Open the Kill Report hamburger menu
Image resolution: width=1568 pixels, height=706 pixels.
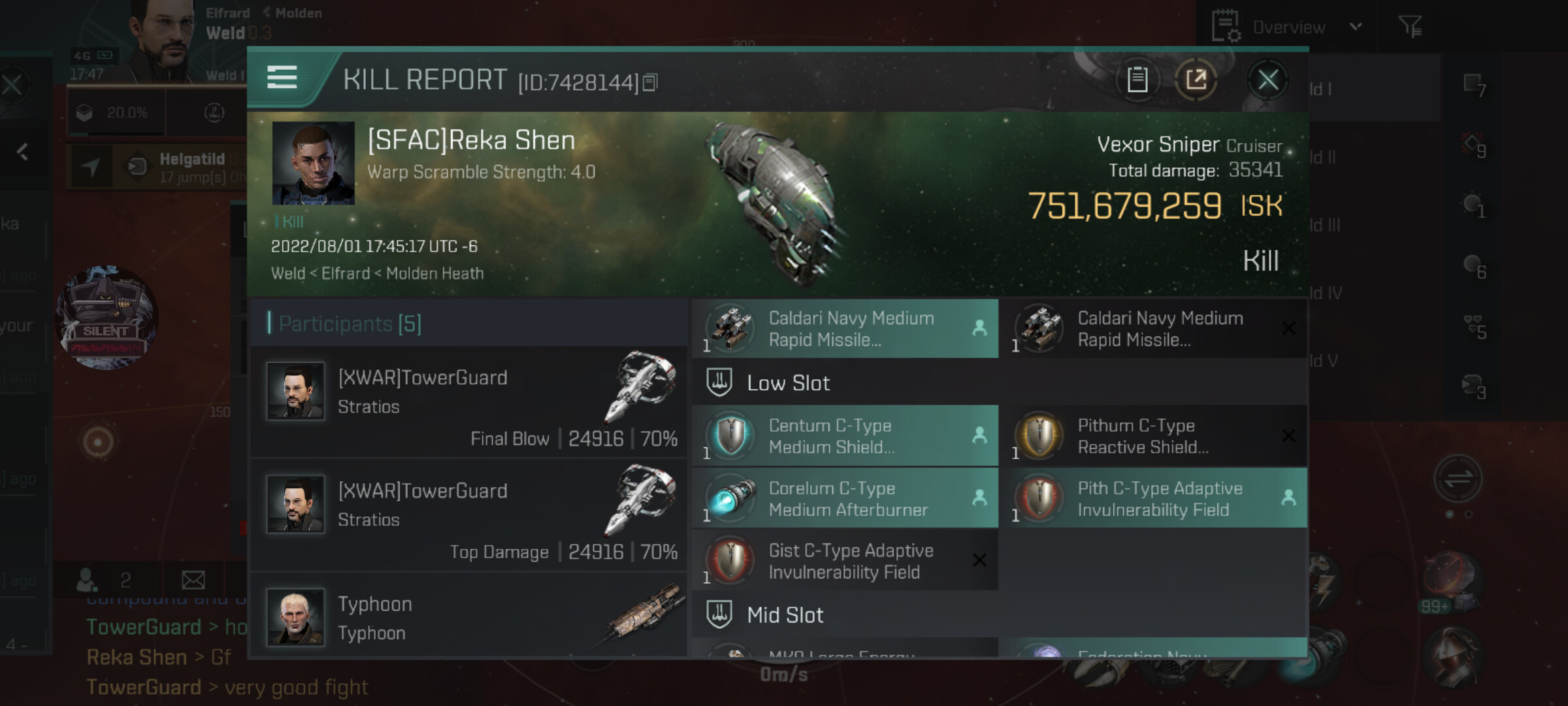[x=282, y=78]
